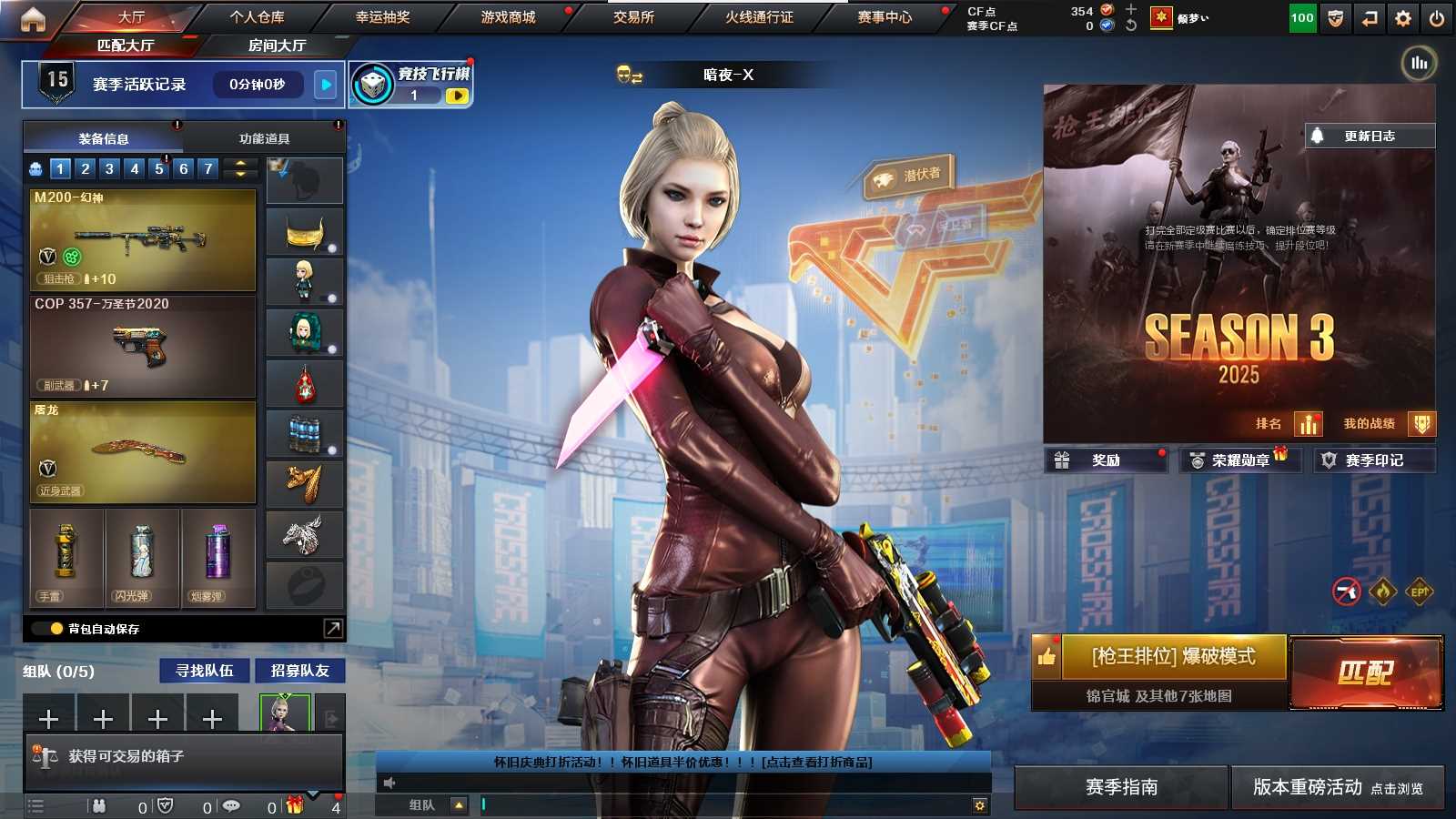
Task: Switch to the 功能道具 tab
Action: point(264,137)
